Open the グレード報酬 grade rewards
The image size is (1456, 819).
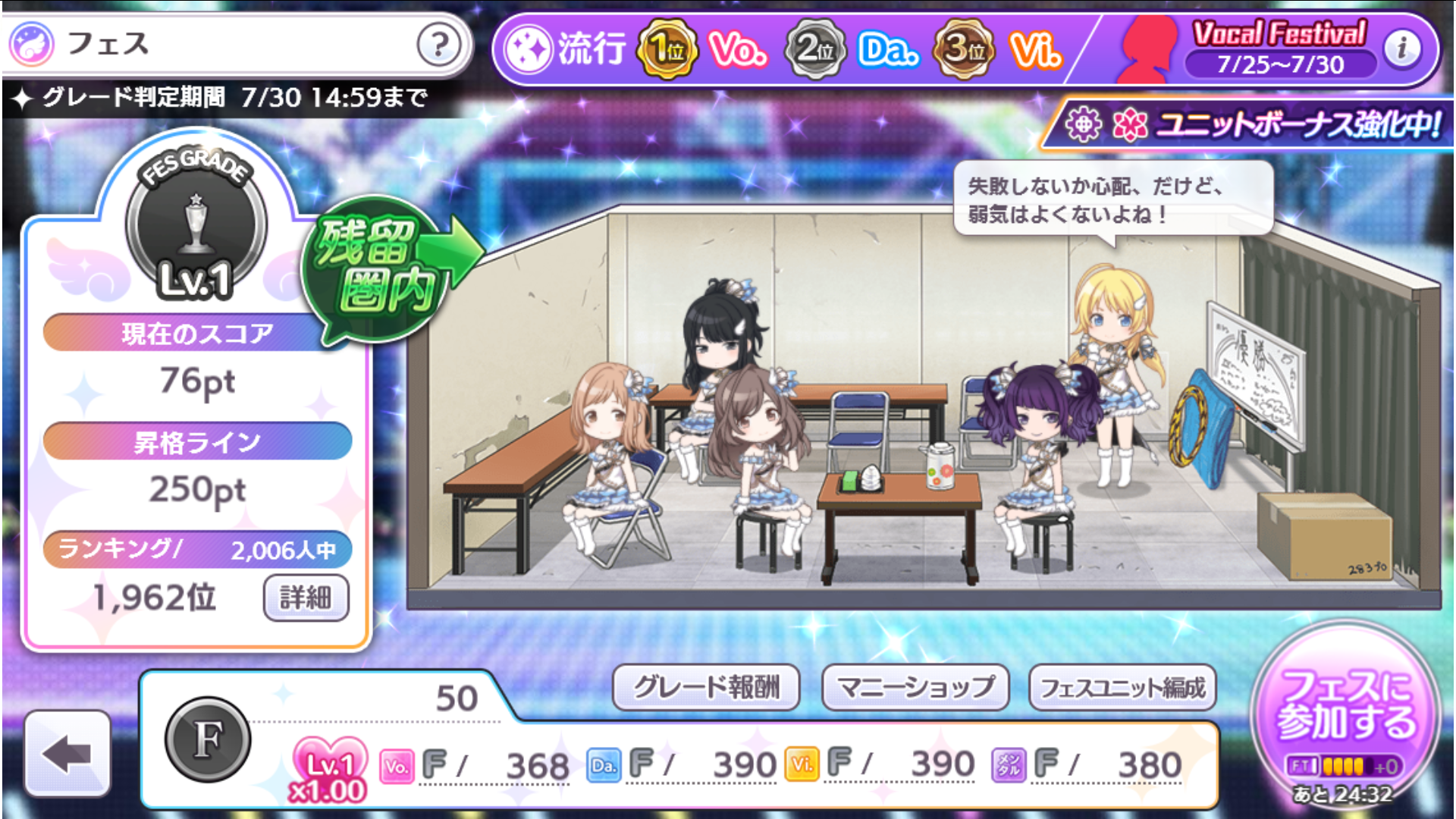[706, 687]
